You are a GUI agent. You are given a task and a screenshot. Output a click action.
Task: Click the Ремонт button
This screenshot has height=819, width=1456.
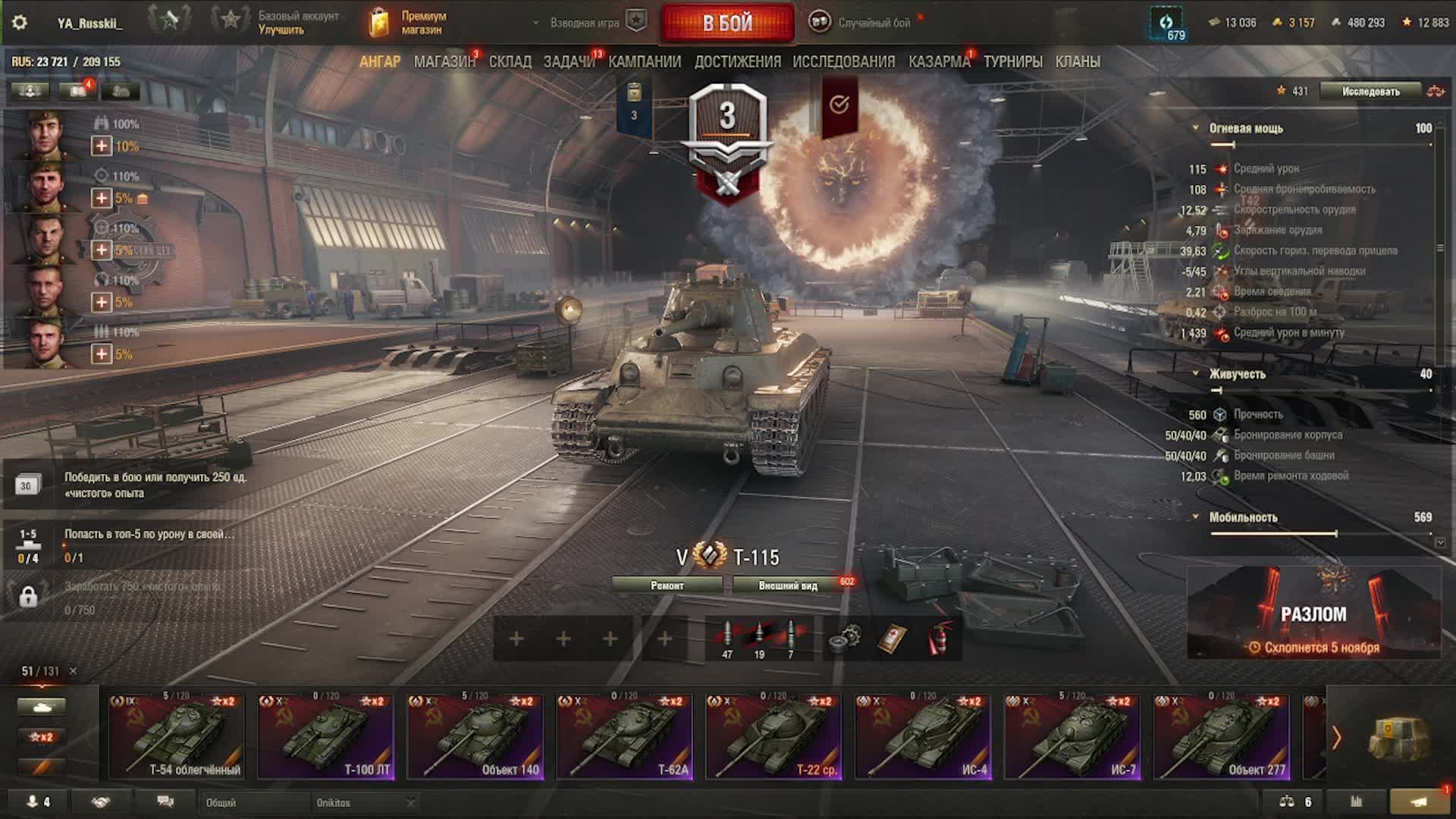coord(667,585)
